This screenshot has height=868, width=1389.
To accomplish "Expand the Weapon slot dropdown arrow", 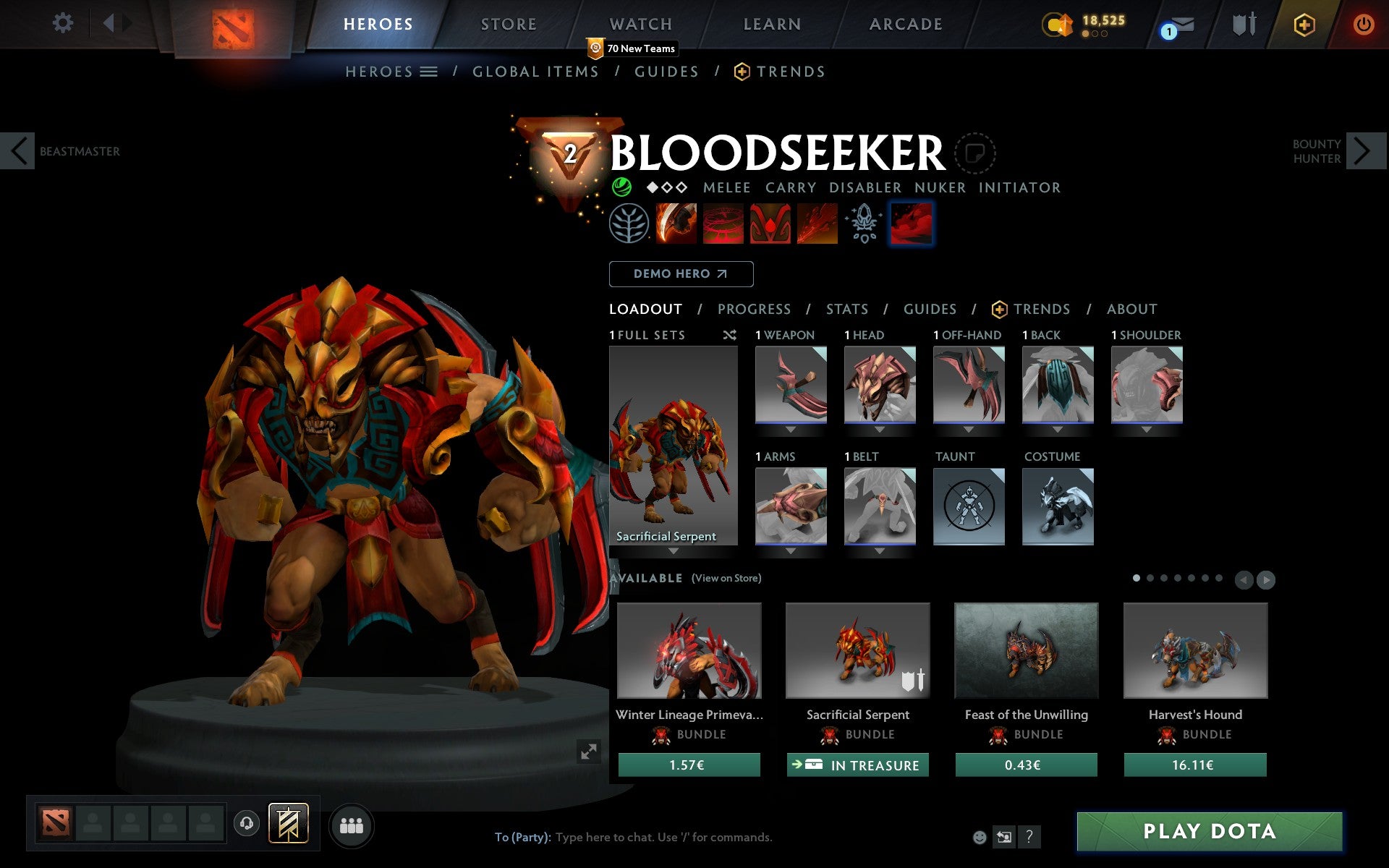I will (790, 429).
